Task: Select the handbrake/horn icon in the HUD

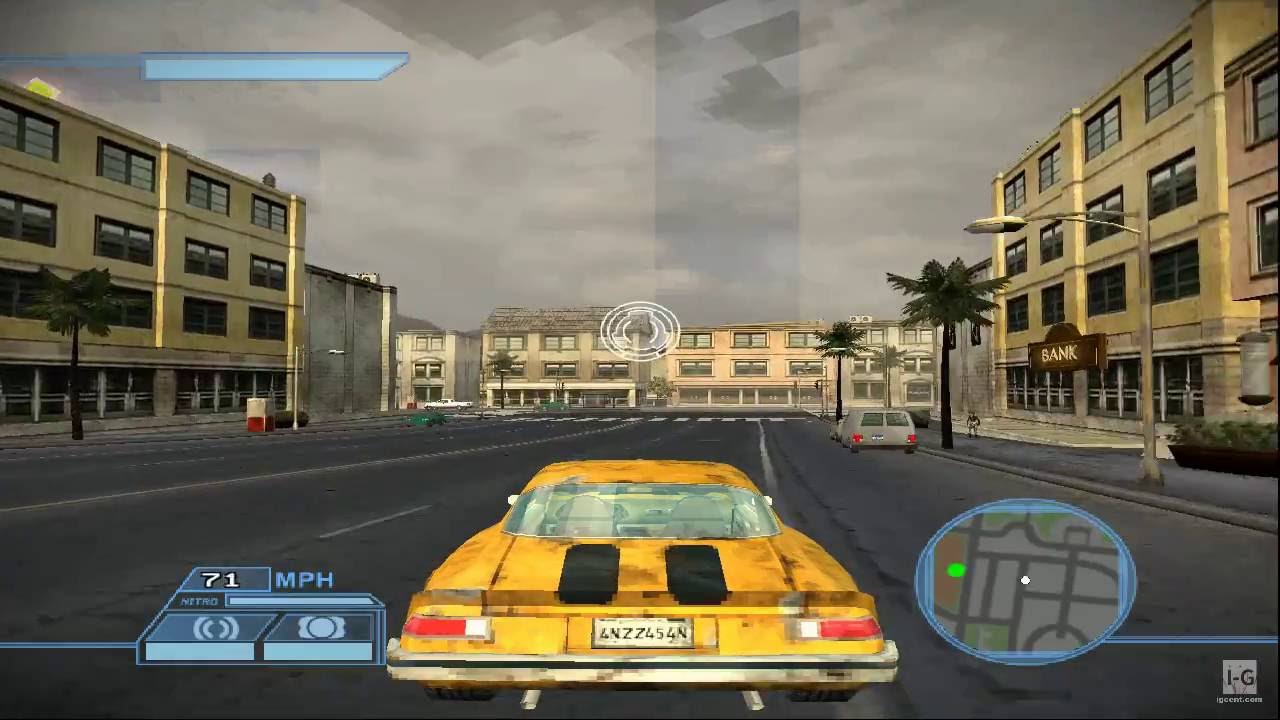Action: [x=215, y=628]
